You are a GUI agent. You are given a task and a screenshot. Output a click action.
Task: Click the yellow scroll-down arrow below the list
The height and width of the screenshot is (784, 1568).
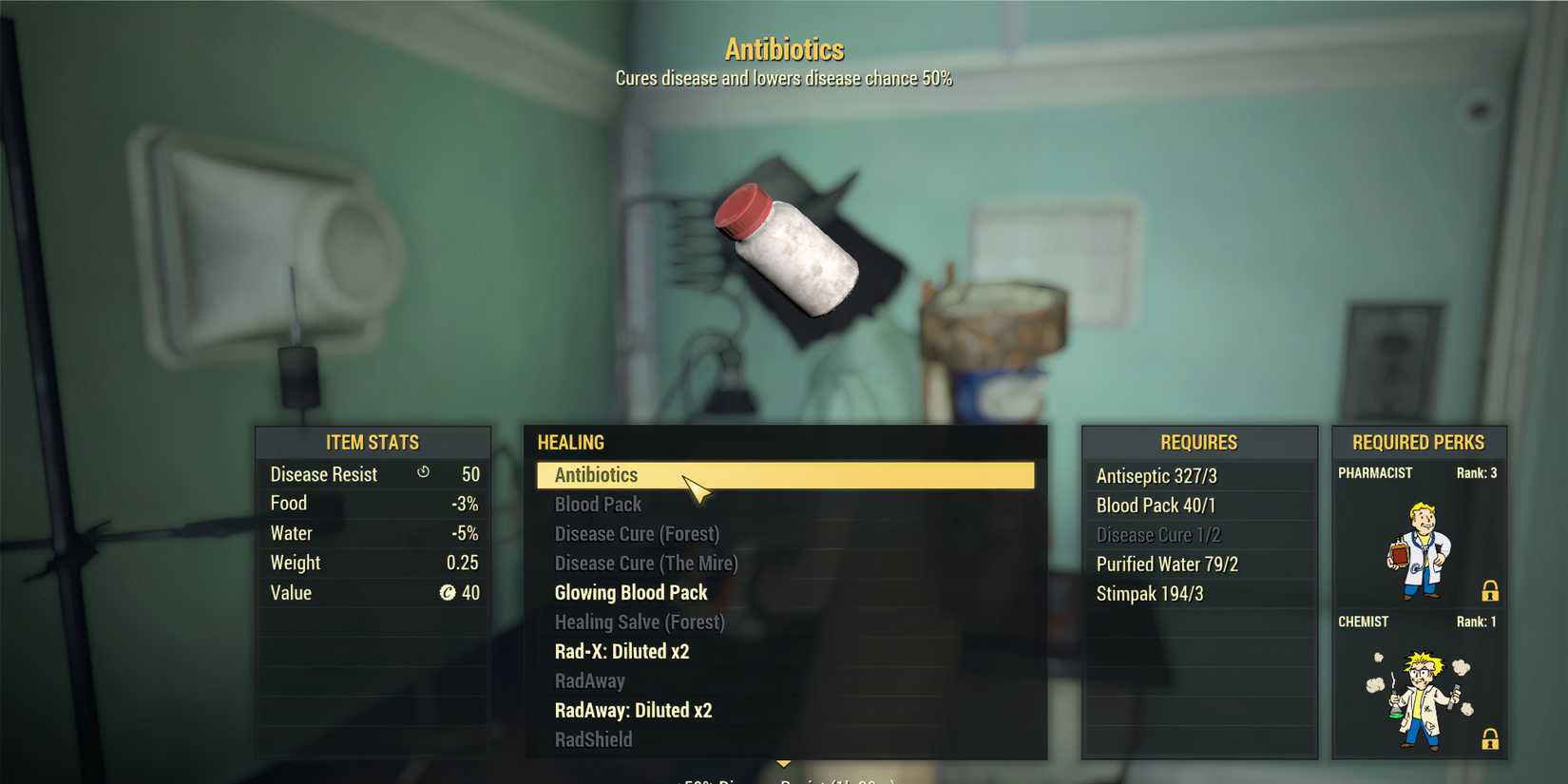coord(785,762)
